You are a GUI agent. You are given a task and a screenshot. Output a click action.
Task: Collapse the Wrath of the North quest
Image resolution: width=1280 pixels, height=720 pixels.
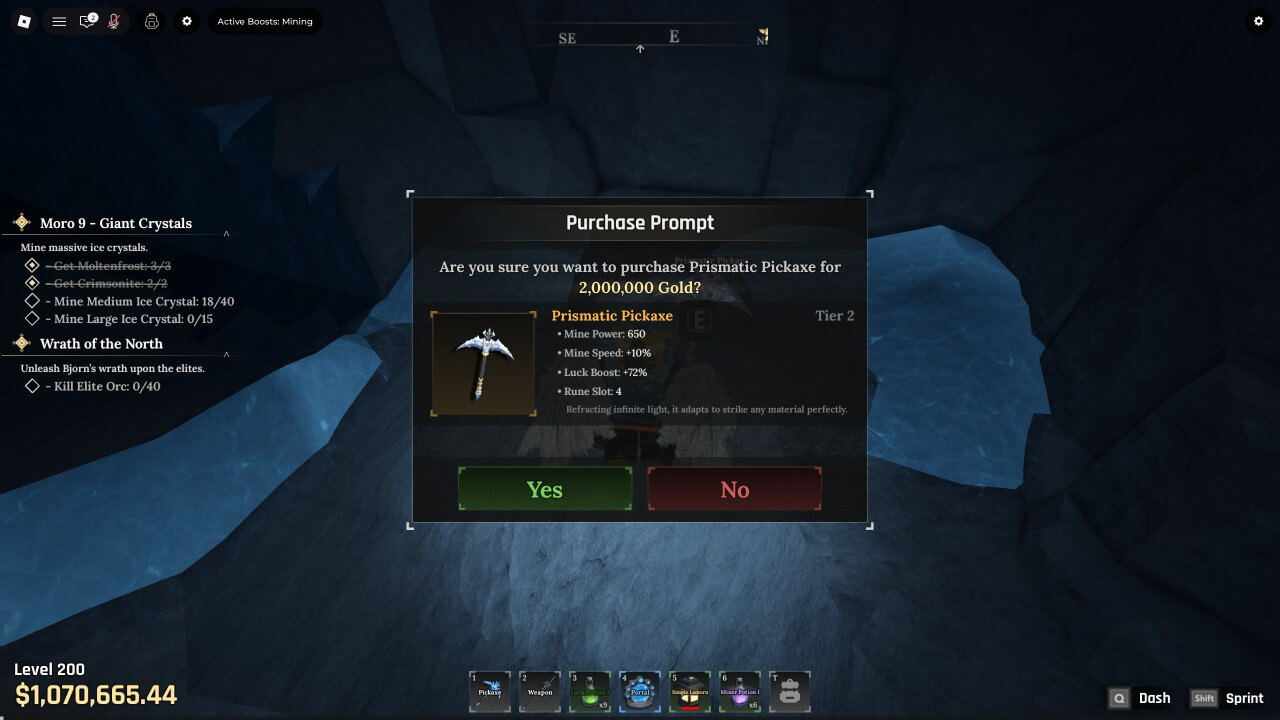227,354
